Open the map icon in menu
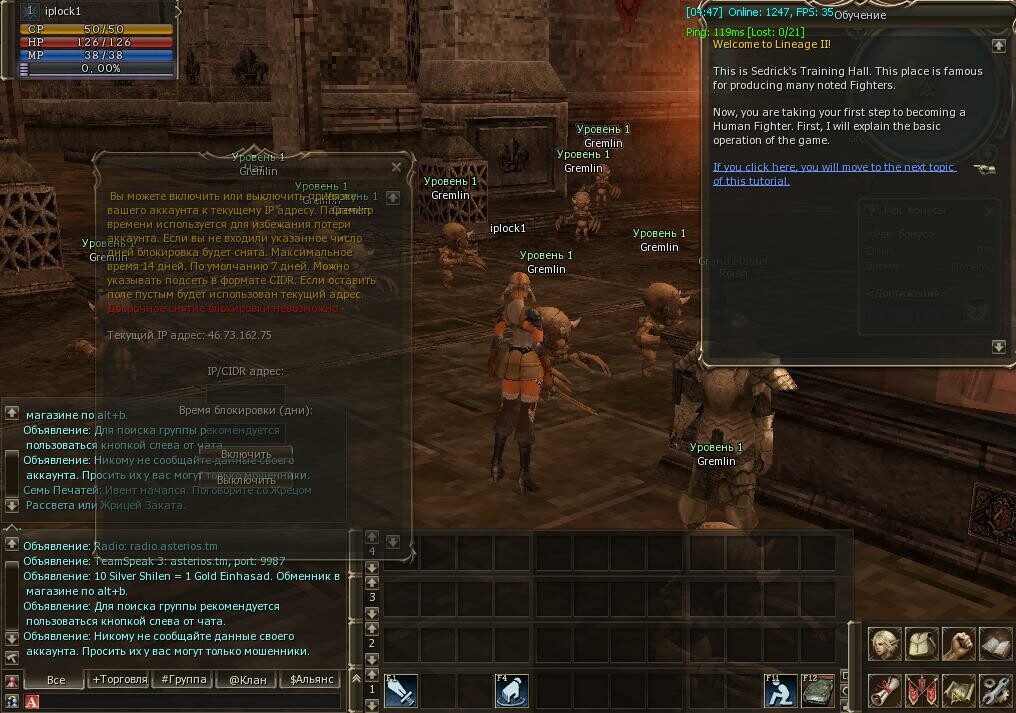1016x713 pixels. [958, 691]
